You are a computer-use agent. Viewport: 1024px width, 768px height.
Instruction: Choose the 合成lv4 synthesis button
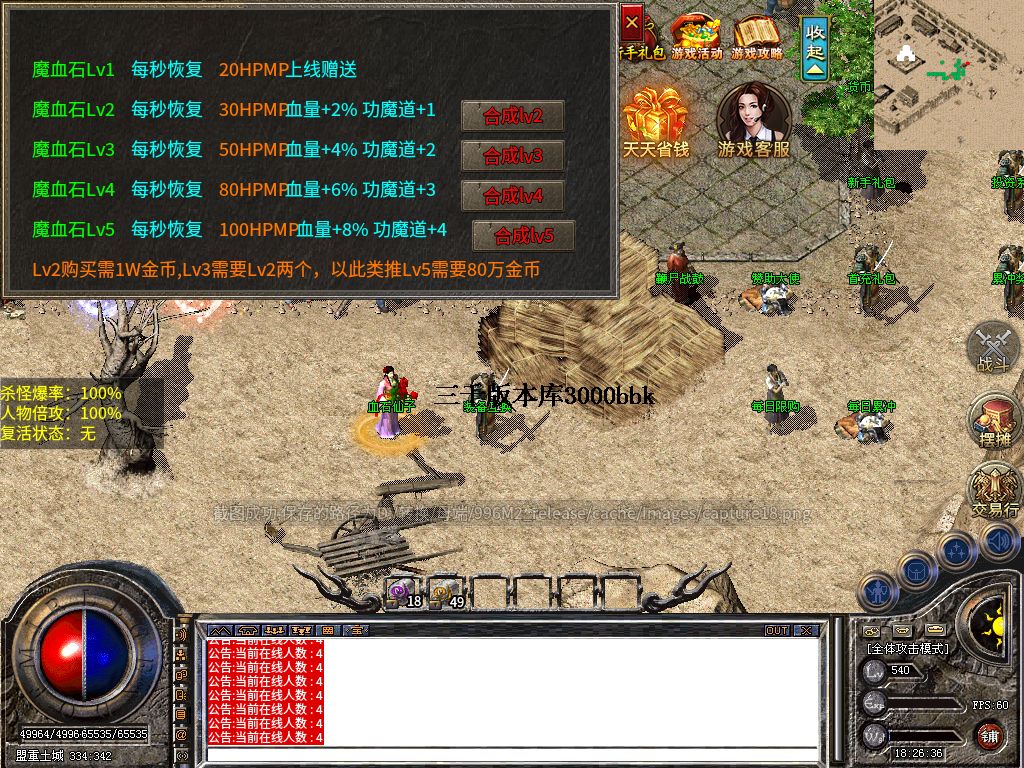pos(512,196)
